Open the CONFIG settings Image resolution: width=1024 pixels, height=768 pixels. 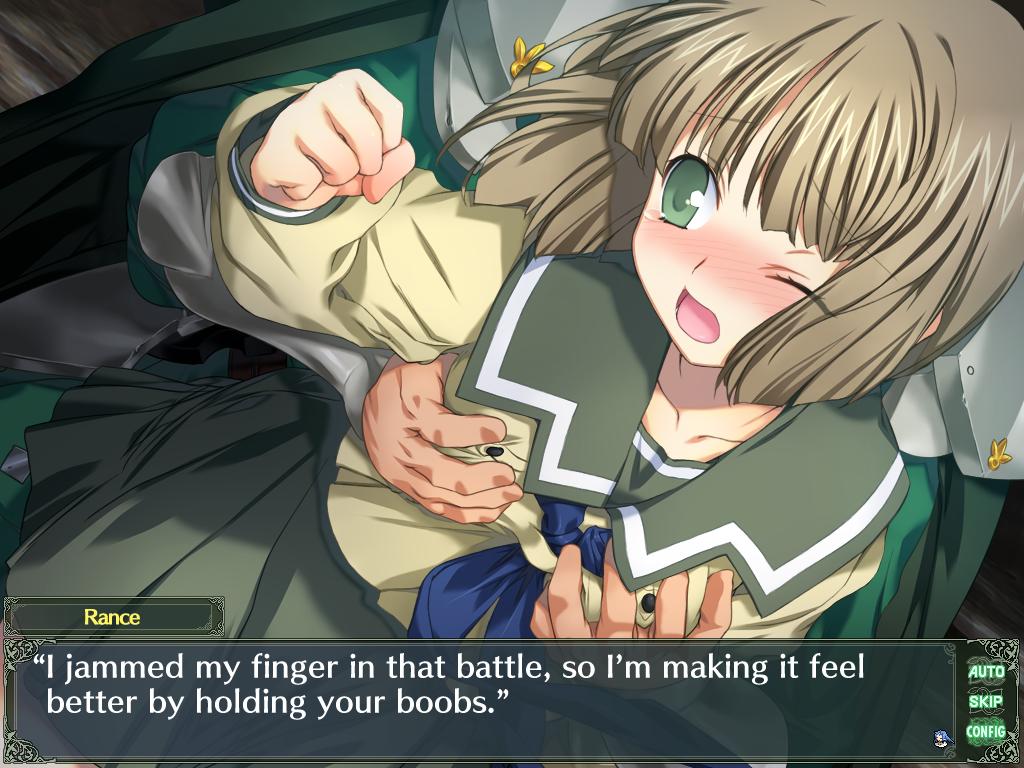[985, 731]
